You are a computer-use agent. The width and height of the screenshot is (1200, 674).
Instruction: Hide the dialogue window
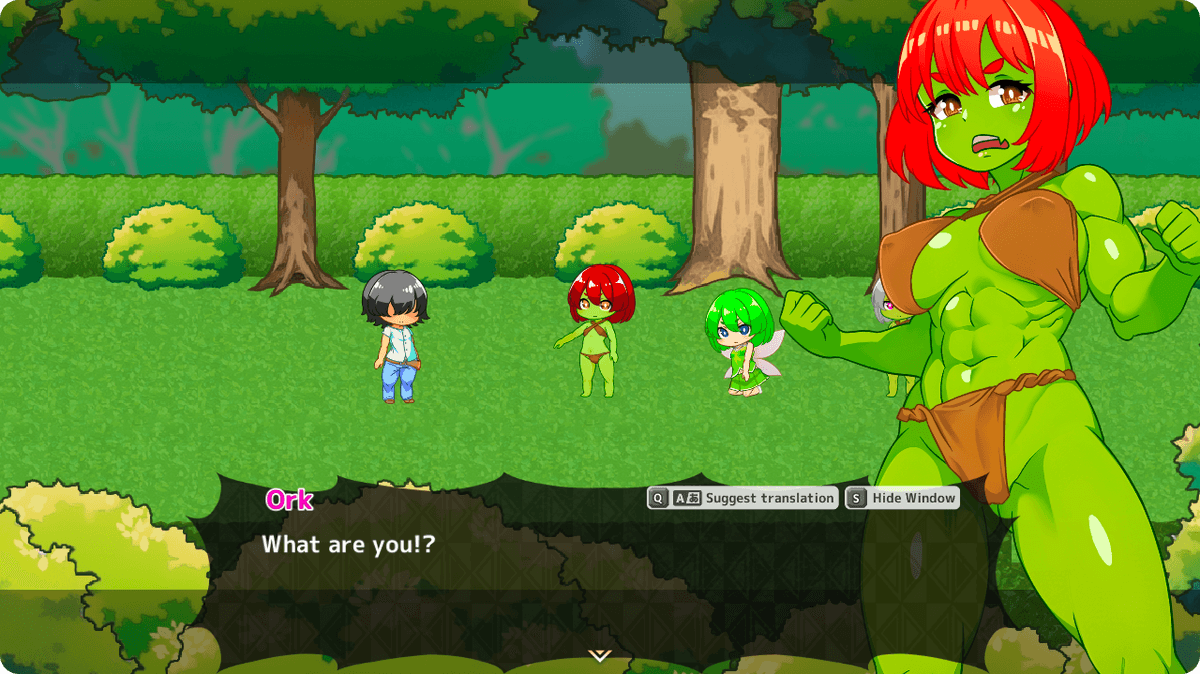(x=902, y=498)
